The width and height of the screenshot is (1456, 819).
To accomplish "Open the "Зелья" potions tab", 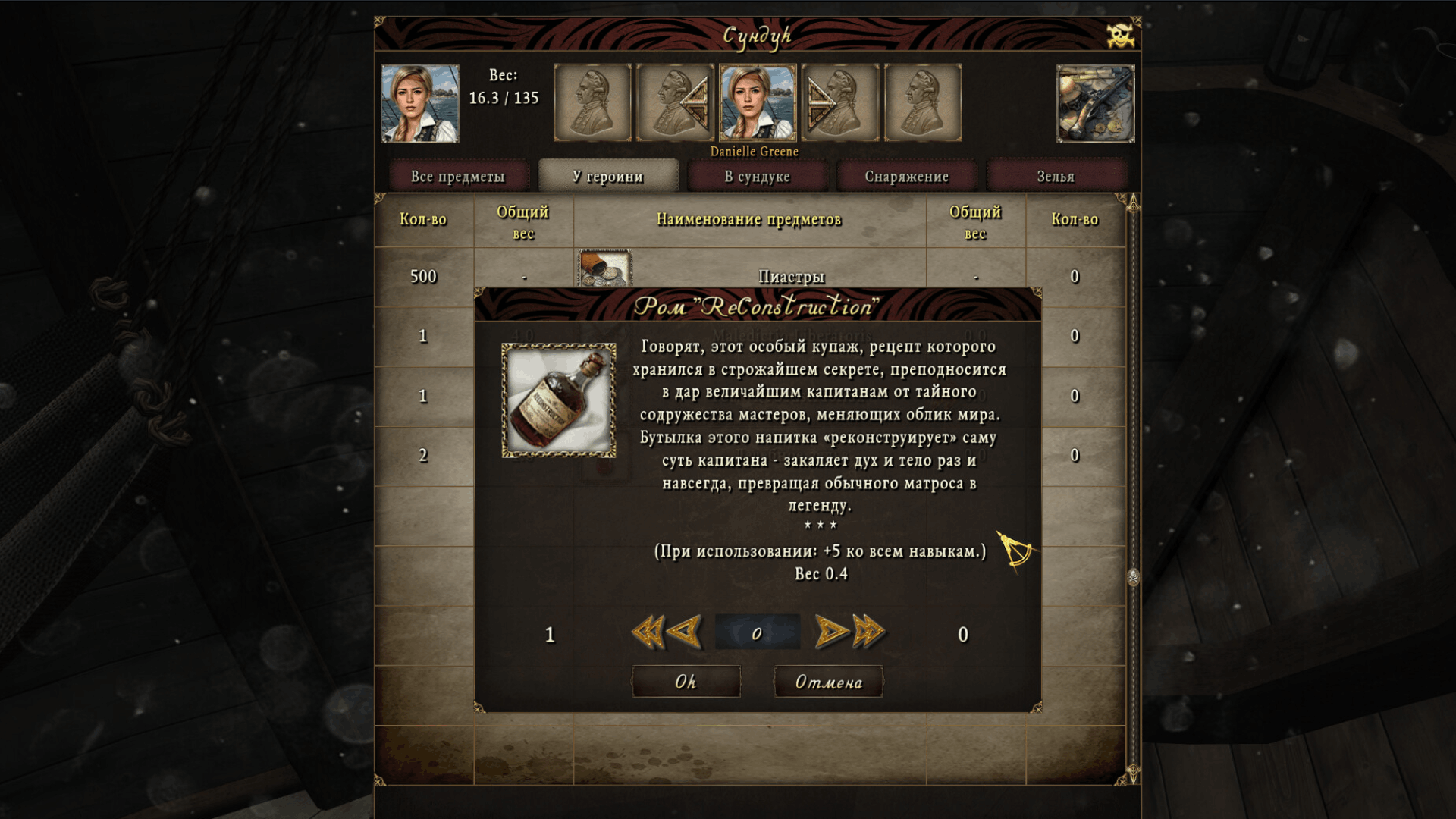I will 1056,177.
